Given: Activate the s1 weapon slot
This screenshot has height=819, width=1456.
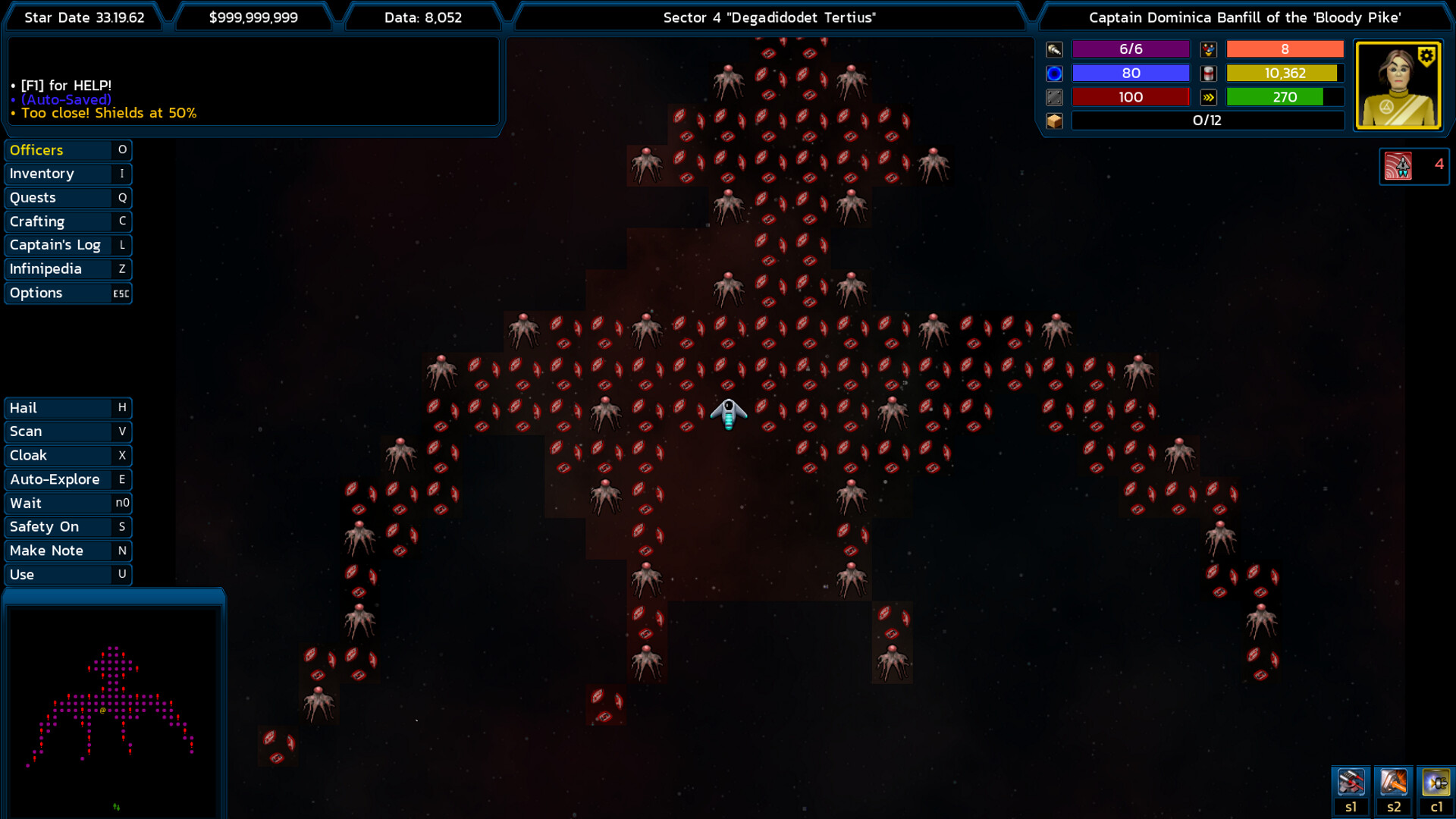Looking at the screenshot, I should (1351, 783).
